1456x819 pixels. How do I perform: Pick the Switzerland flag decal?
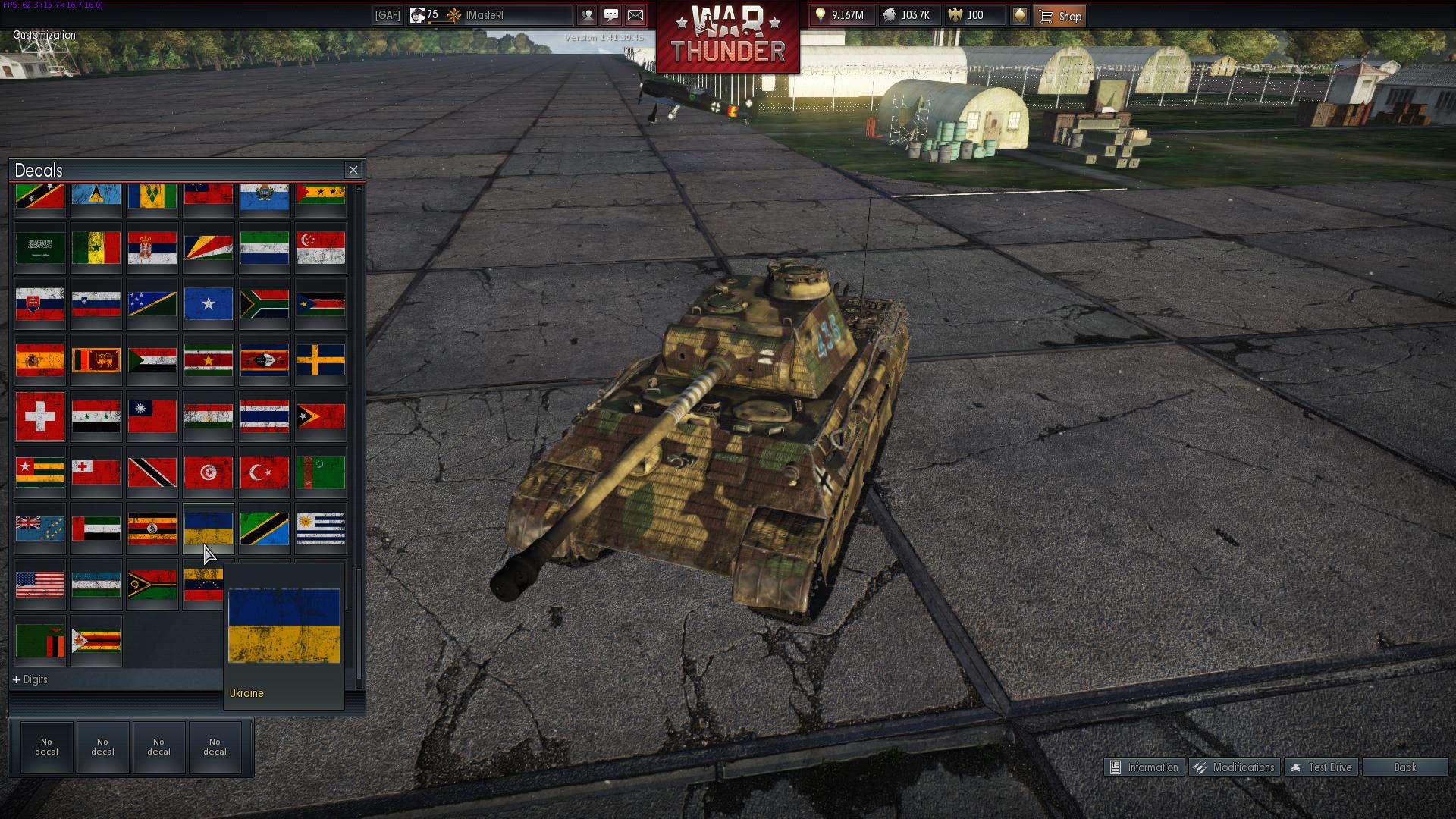tap(40, 416)
